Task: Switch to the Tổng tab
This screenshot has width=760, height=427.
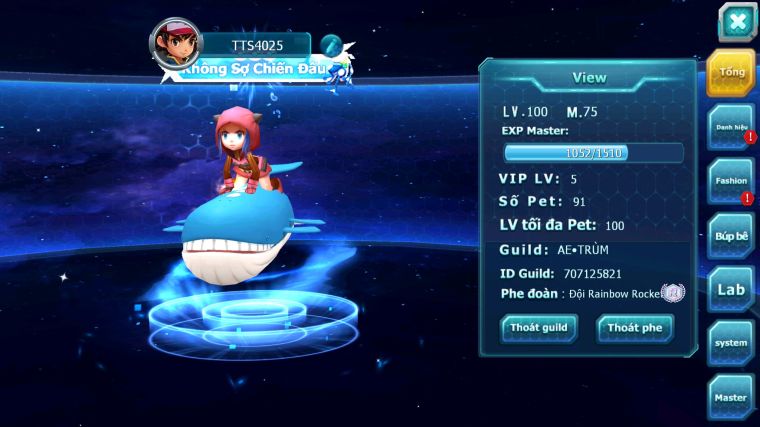Action: coord(730,72)
